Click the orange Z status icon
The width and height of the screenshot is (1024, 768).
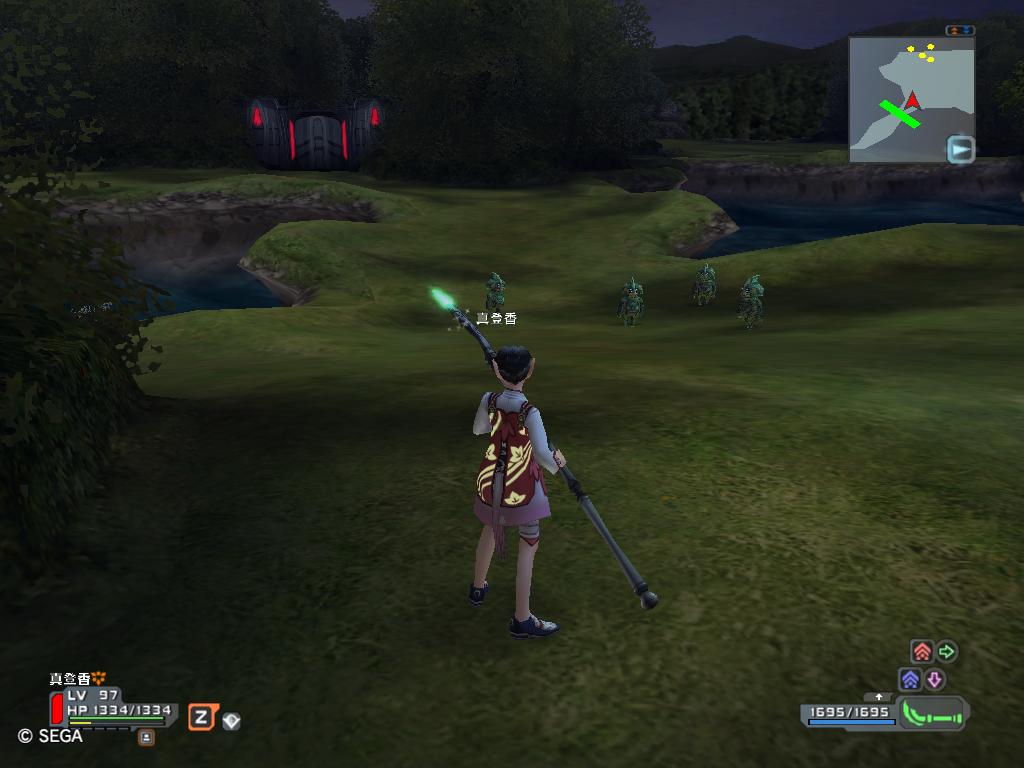pyautogui.click(x=201, y=716)
